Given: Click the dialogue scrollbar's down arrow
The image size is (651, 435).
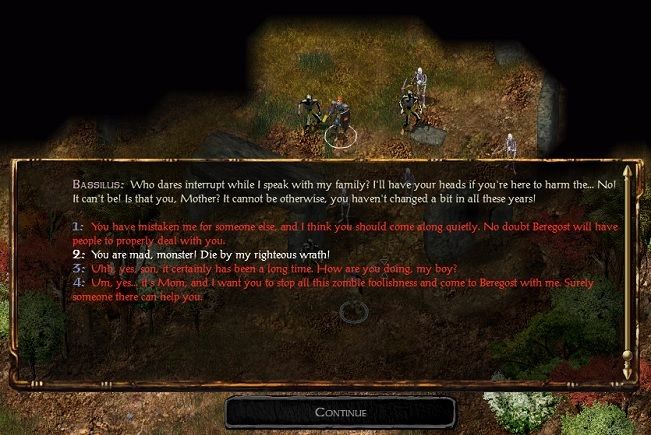Looking at the screenshot, I should pos(627,370).
